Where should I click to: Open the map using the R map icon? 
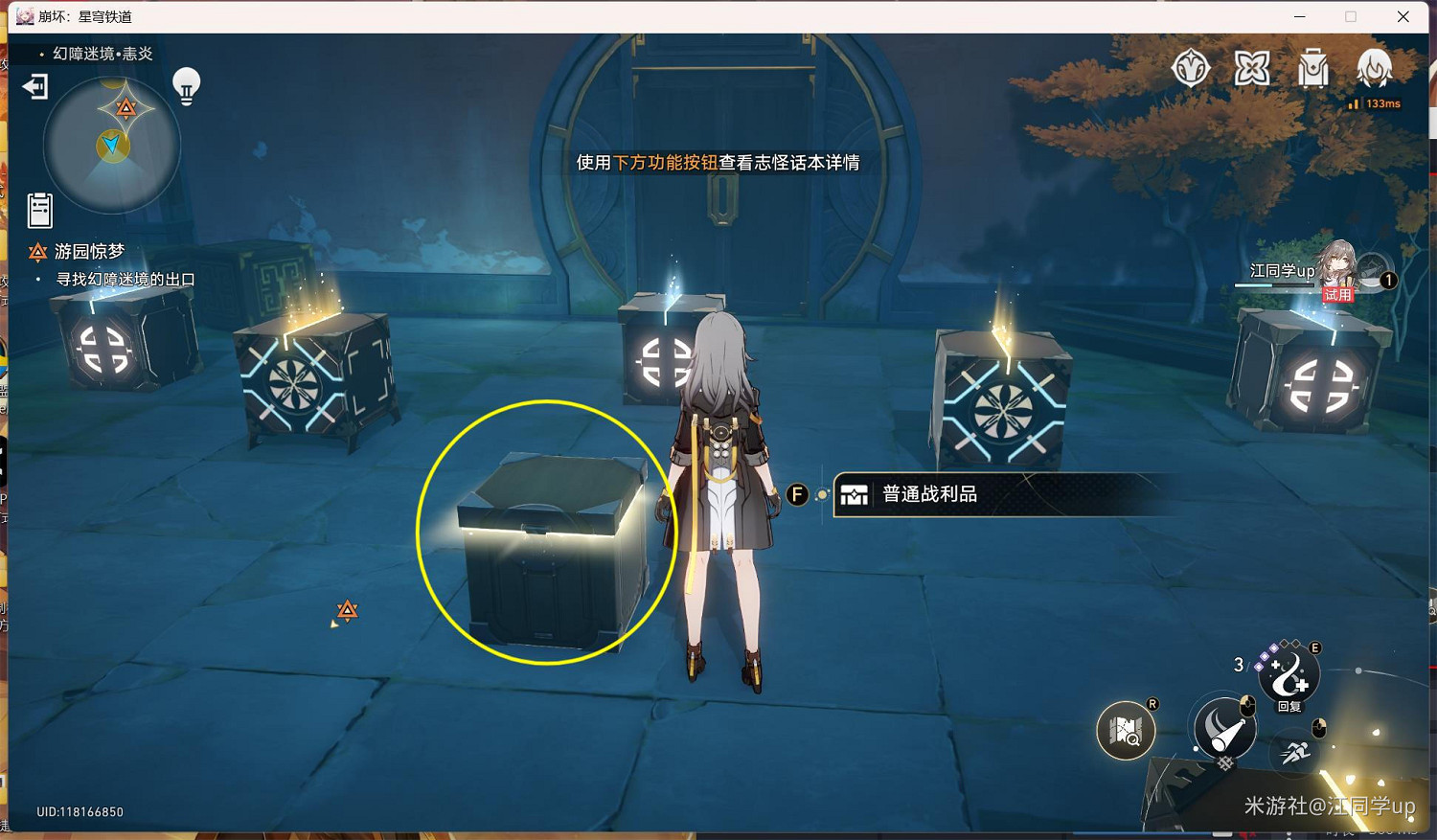coord(1126,731)
